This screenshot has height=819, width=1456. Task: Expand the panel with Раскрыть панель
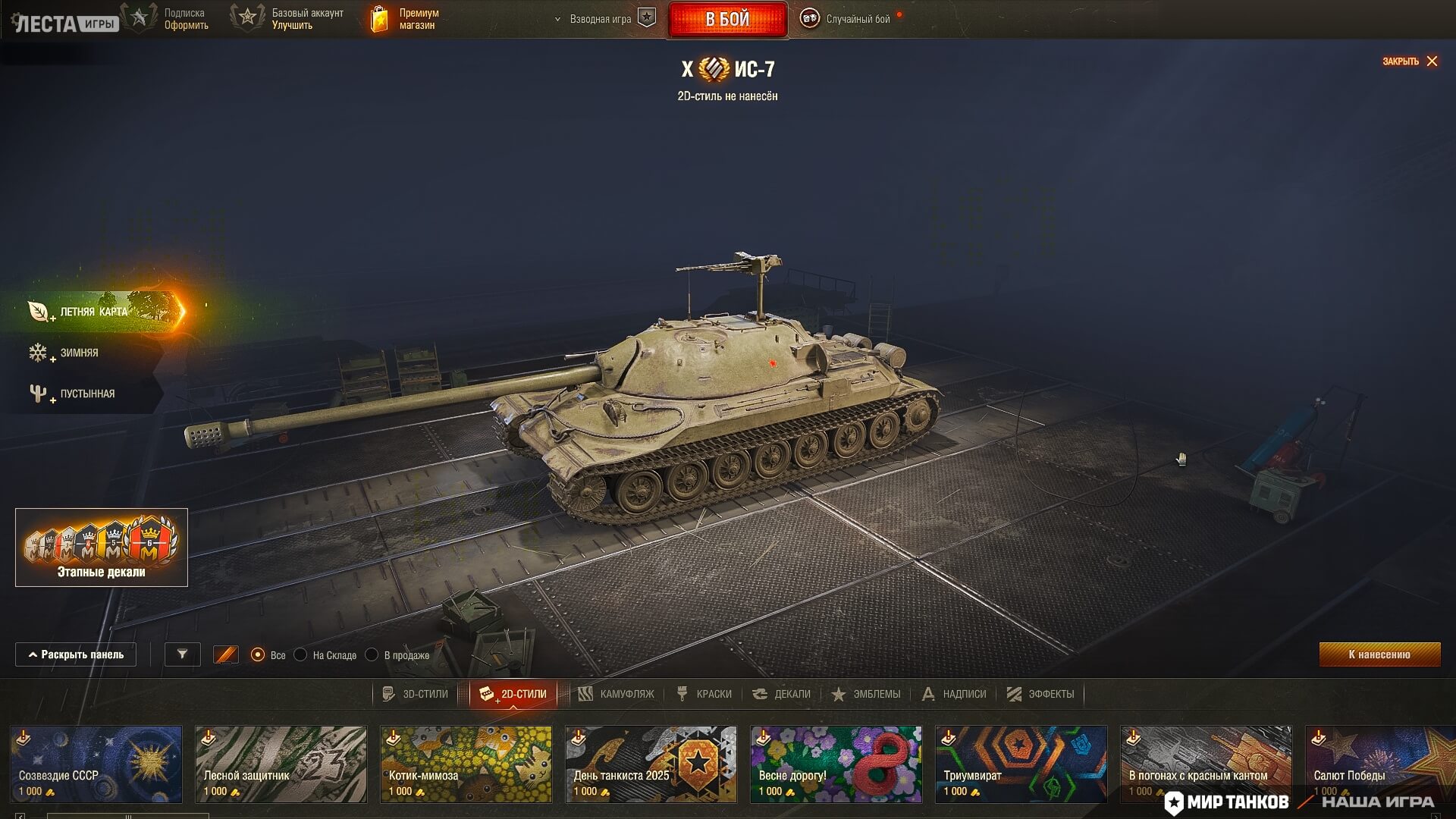click(x=76, y=654)
